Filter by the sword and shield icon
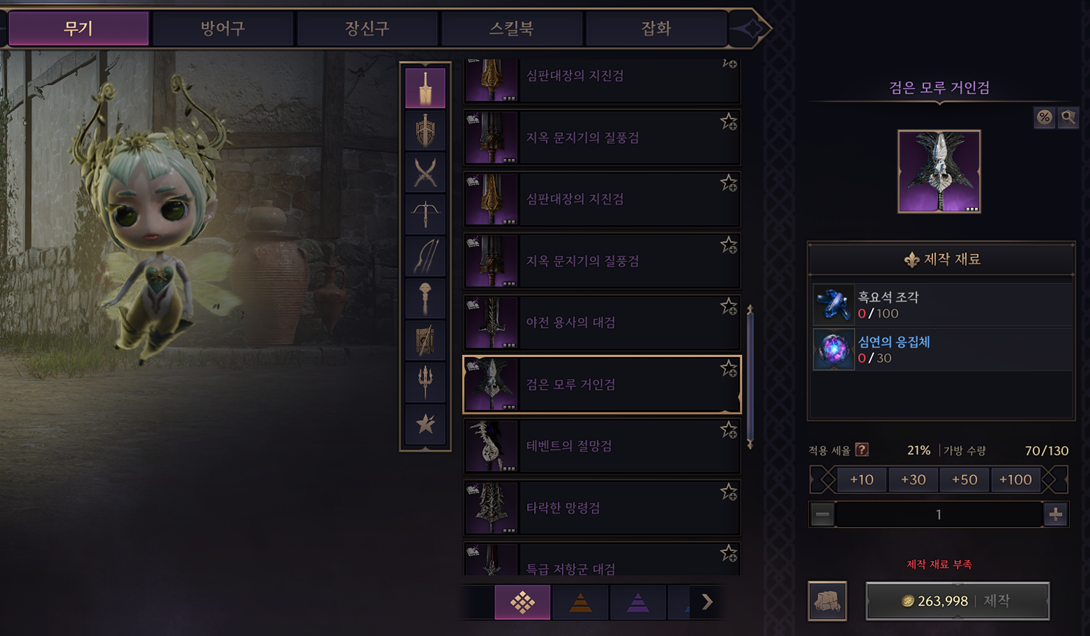Viewport: 1090px width, 636px height. (426, 131)
